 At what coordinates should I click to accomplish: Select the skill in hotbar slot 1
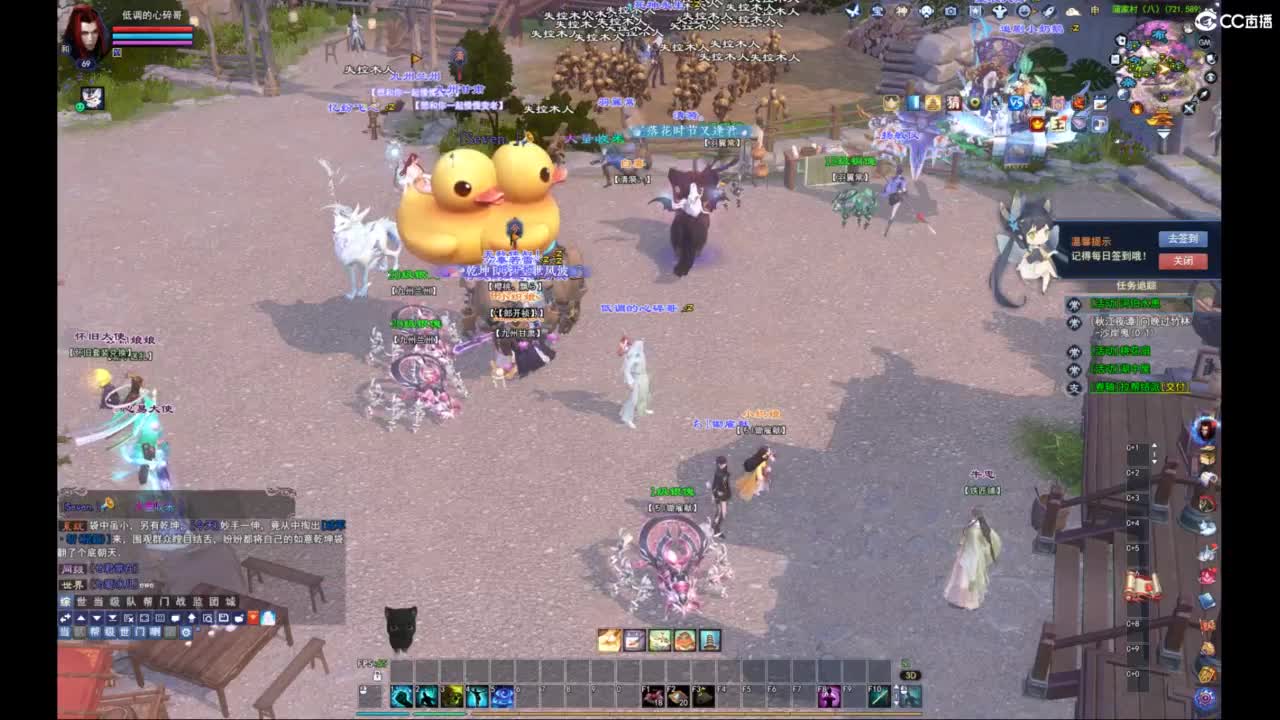(400, 695)
